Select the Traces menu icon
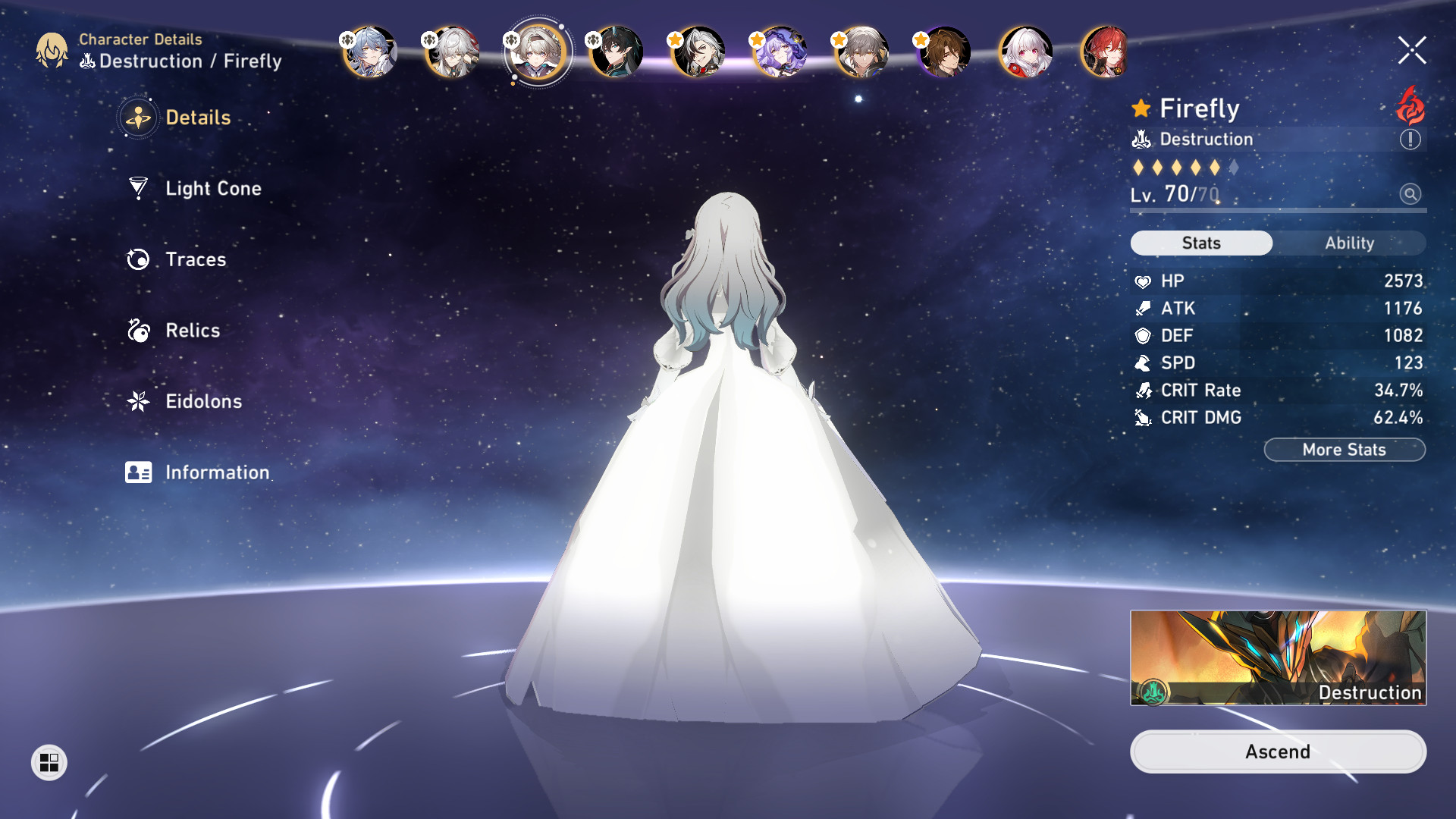The width and height of the screenshot is (1456, 819). click(x=137, y=259)
